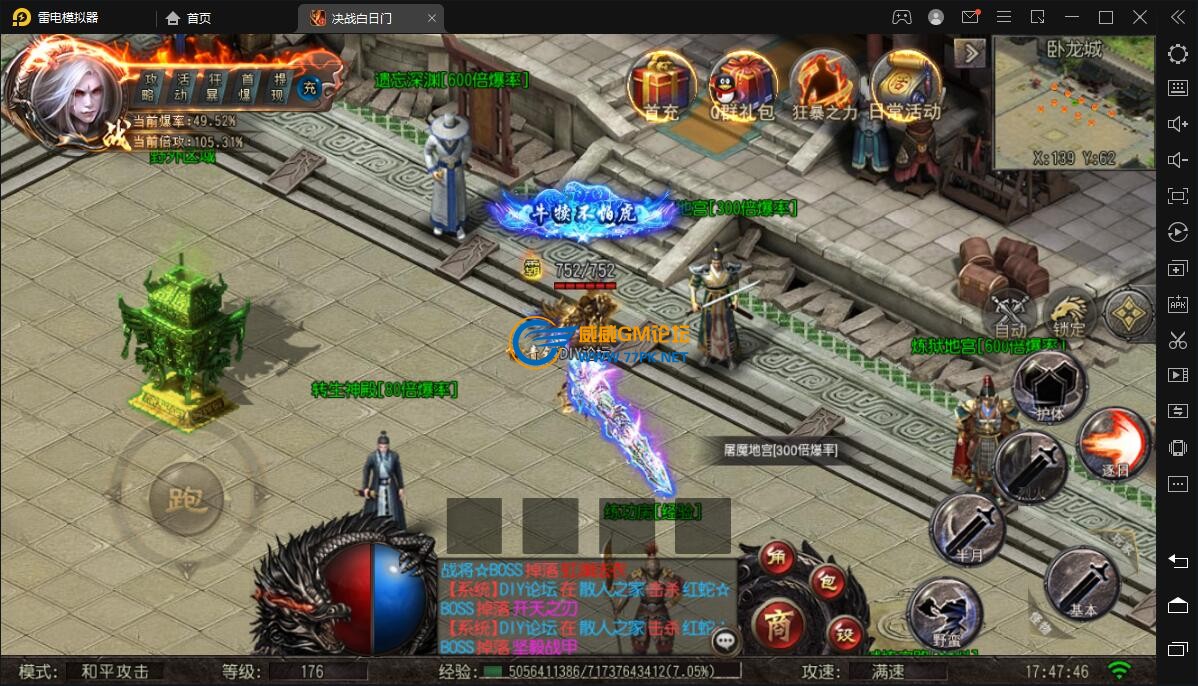This screenshot has width=1198, height=686.
Task: Switch to the 首页 home tab in emulator
Action: point(189,18)
